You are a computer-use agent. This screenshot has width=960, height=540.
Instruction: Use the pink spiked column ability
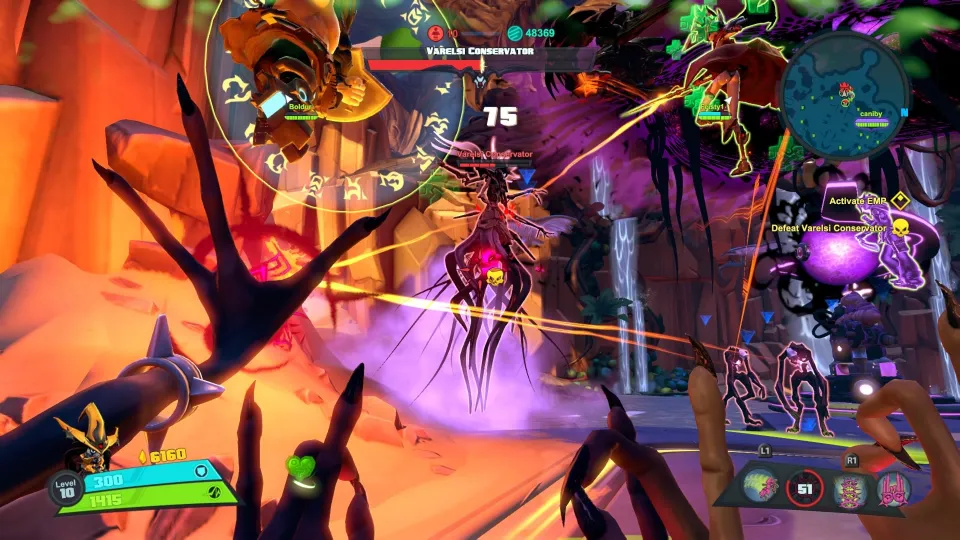[850, 489]
